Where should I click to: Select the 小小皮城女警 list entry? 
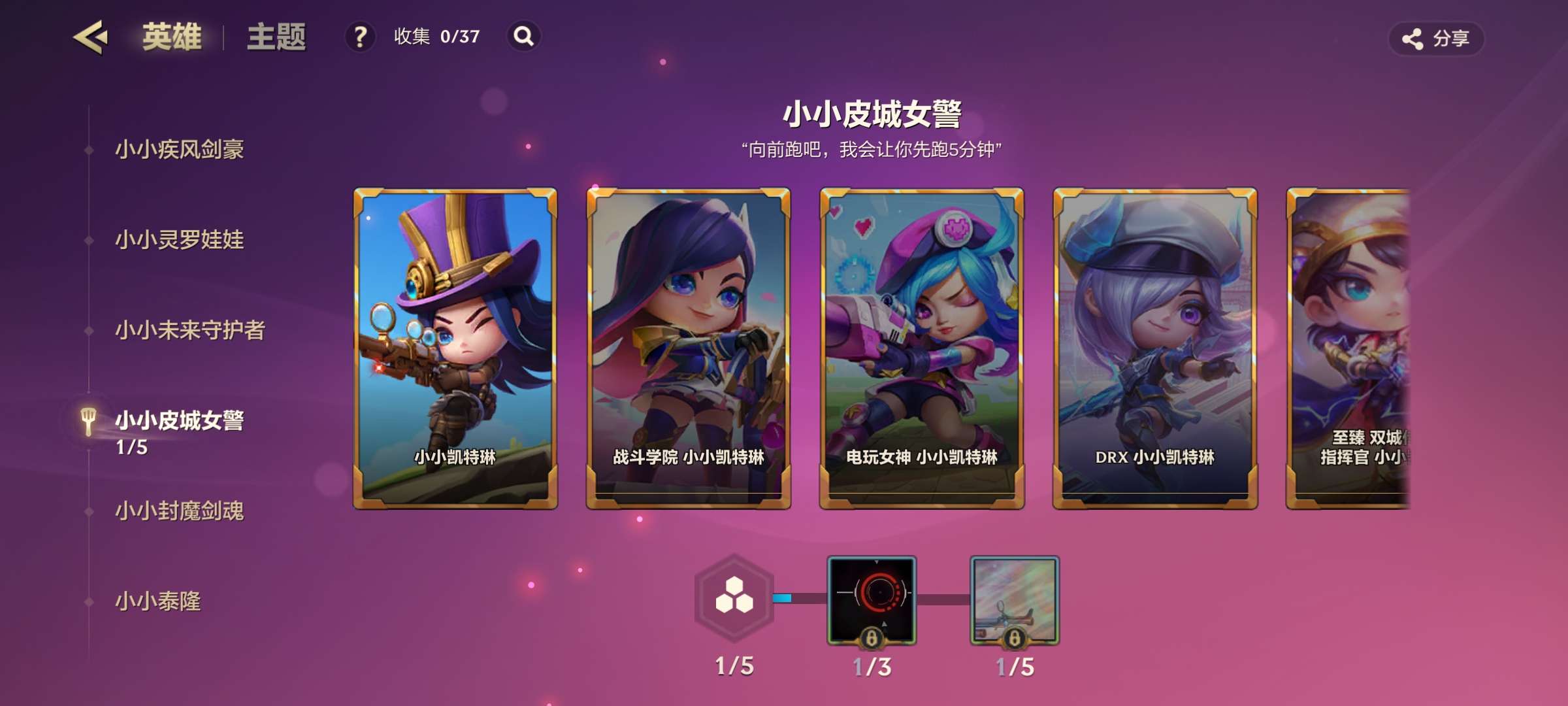click(x=179, y=421)
